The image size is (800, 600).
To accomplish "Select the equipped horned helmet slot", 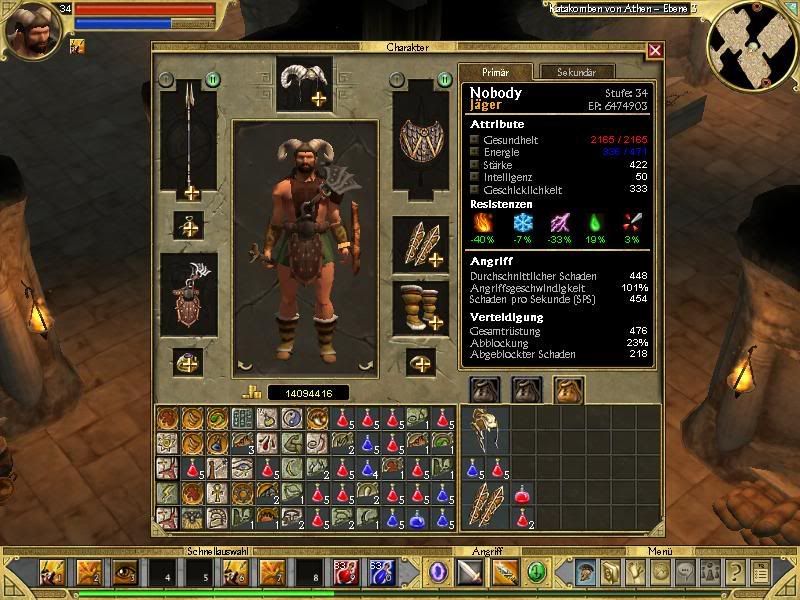I will pyautogui.click(x=304, y=84).
